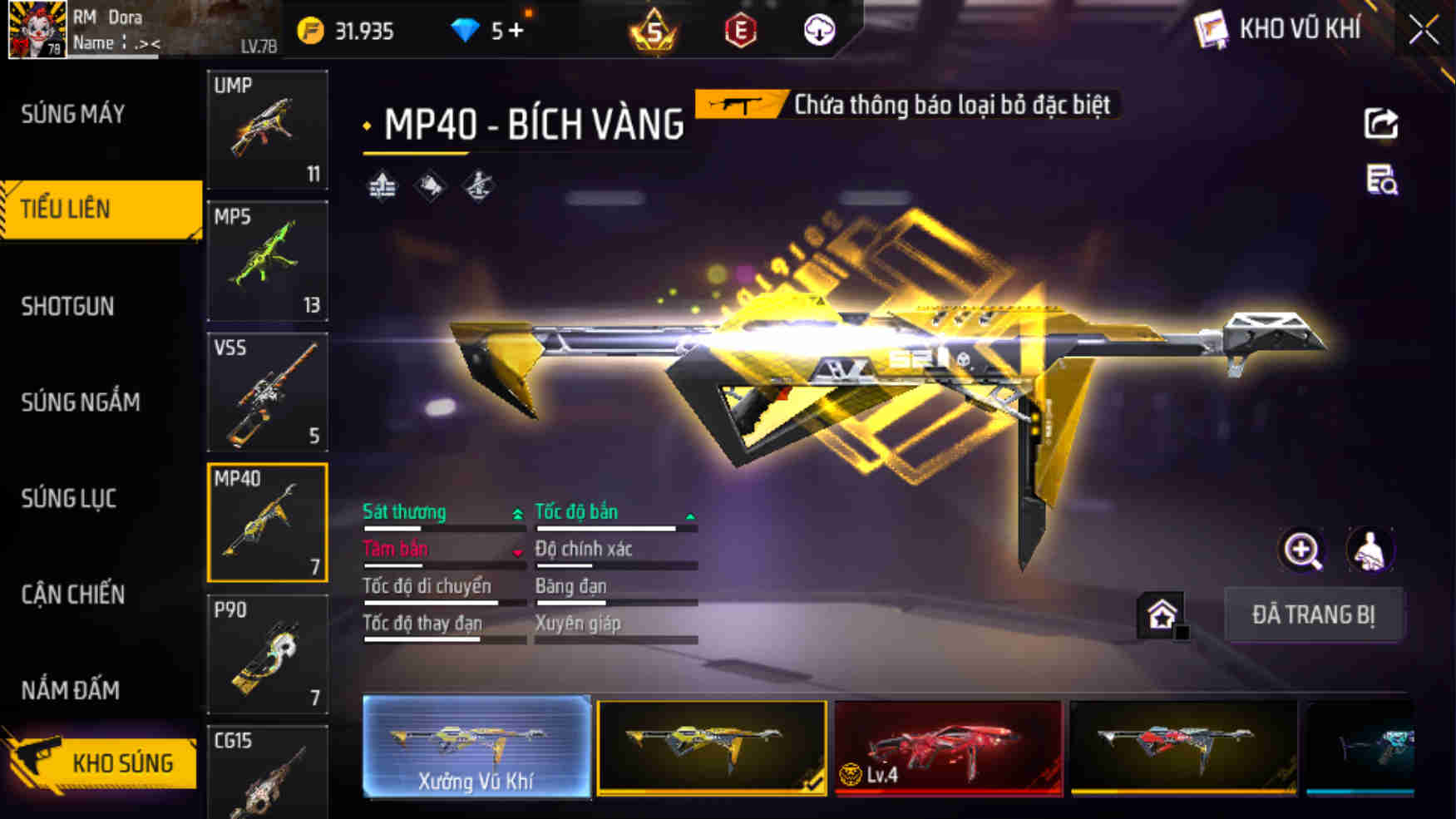Toggle the Tốc độ bắn stat highlight
This screenshot has height=819, width=1456.
point(576,512)
